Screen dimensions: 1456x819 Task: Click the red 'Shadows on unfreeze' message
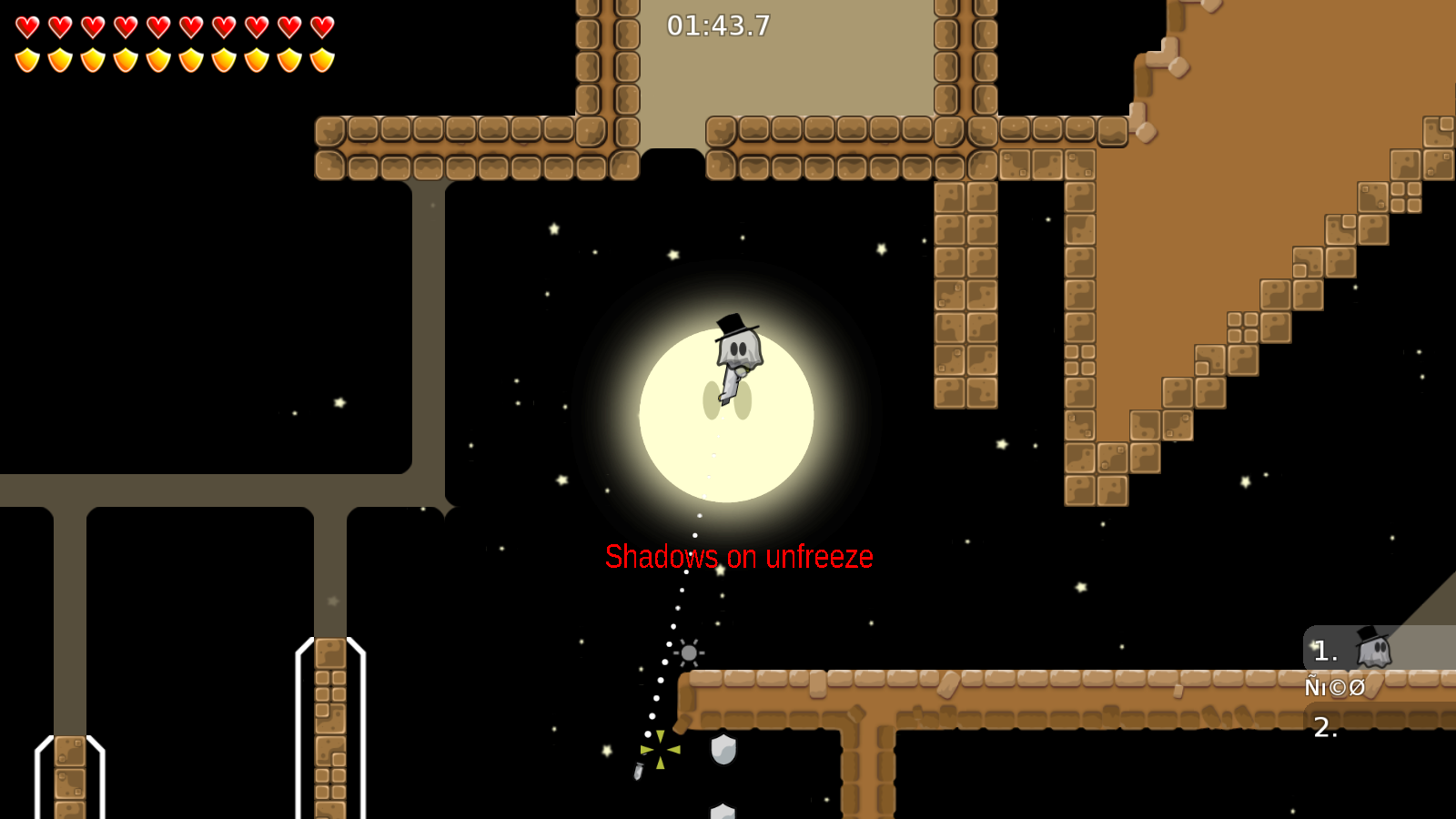tap(740, 555)
